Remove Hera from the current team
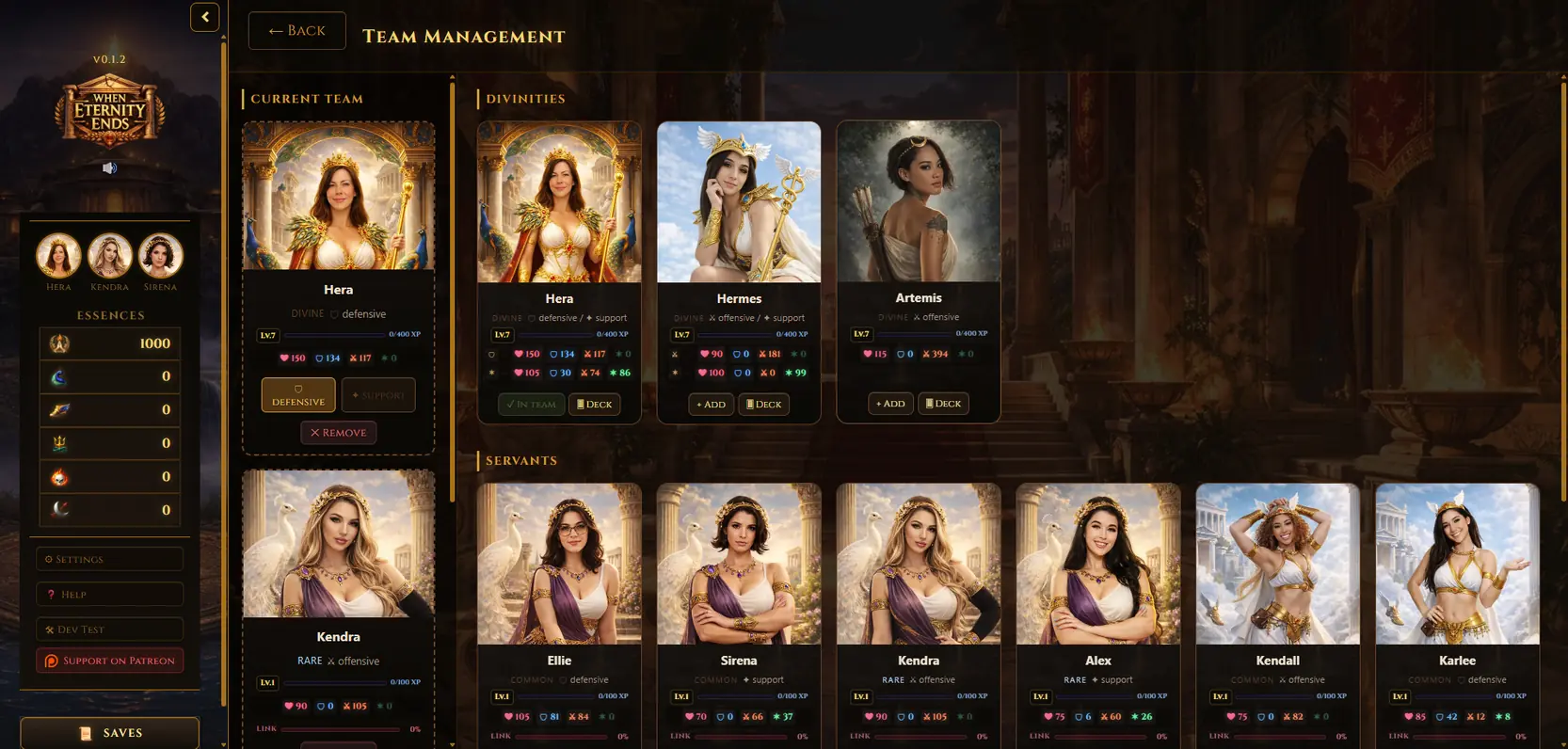The height and width of the screenshot is (749, 1568). [339, 433]
